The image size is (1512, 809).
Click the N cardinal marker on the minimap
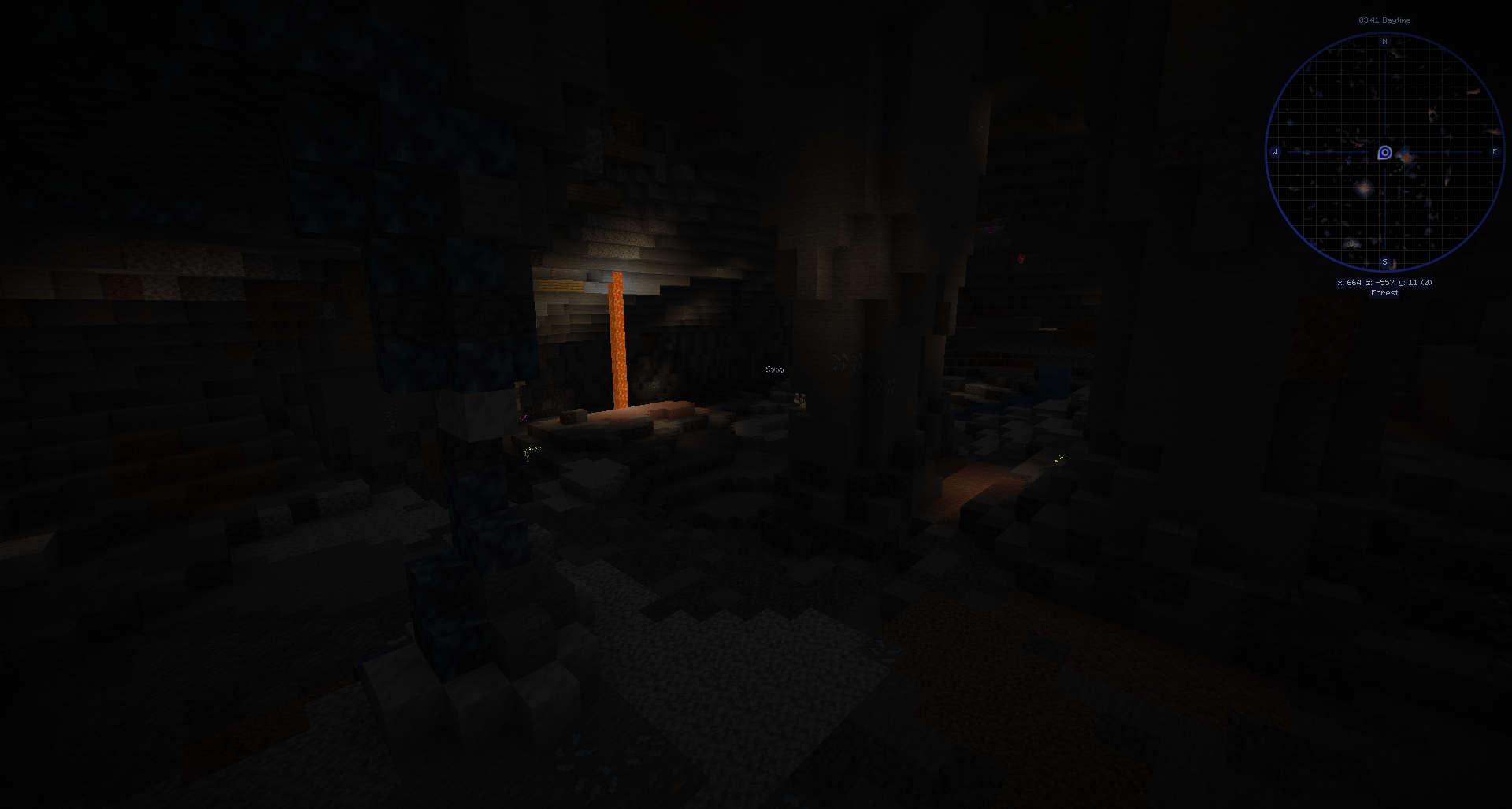(x=1384, y=42)
